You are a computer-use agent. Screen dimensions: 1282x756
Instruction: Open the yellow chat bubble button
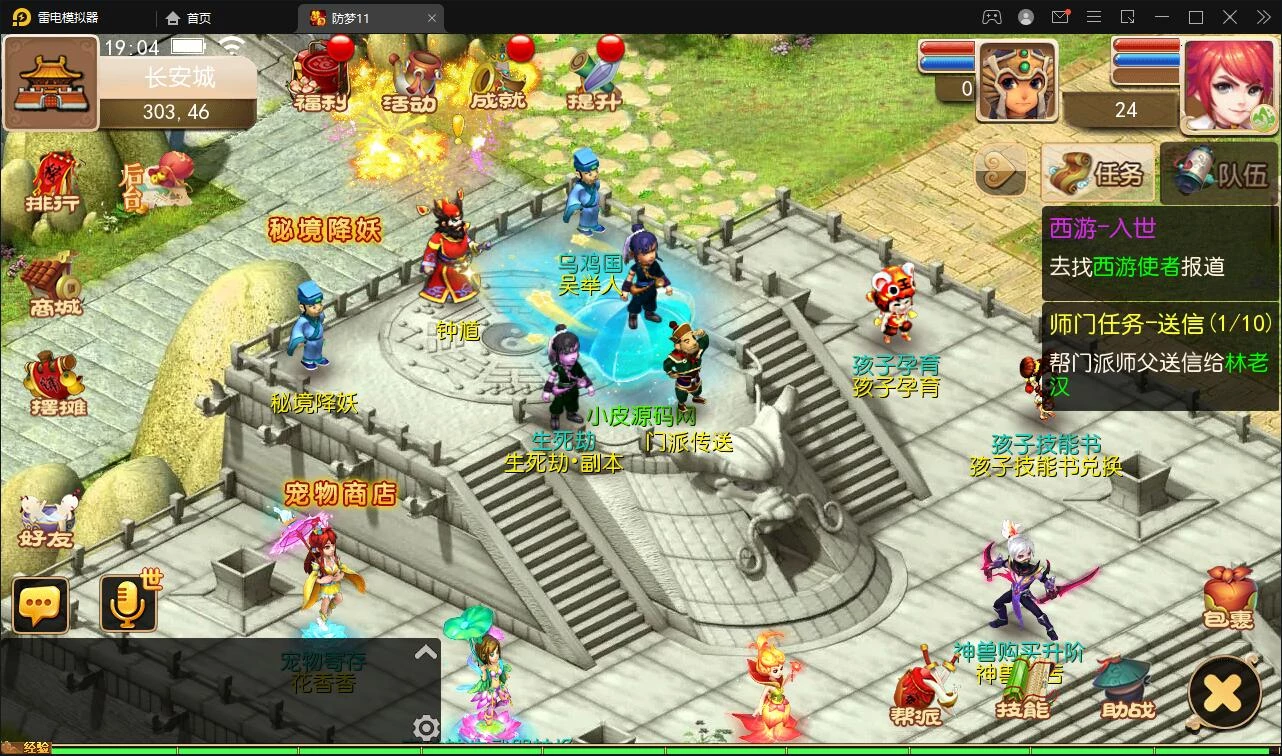pos(41,605)
